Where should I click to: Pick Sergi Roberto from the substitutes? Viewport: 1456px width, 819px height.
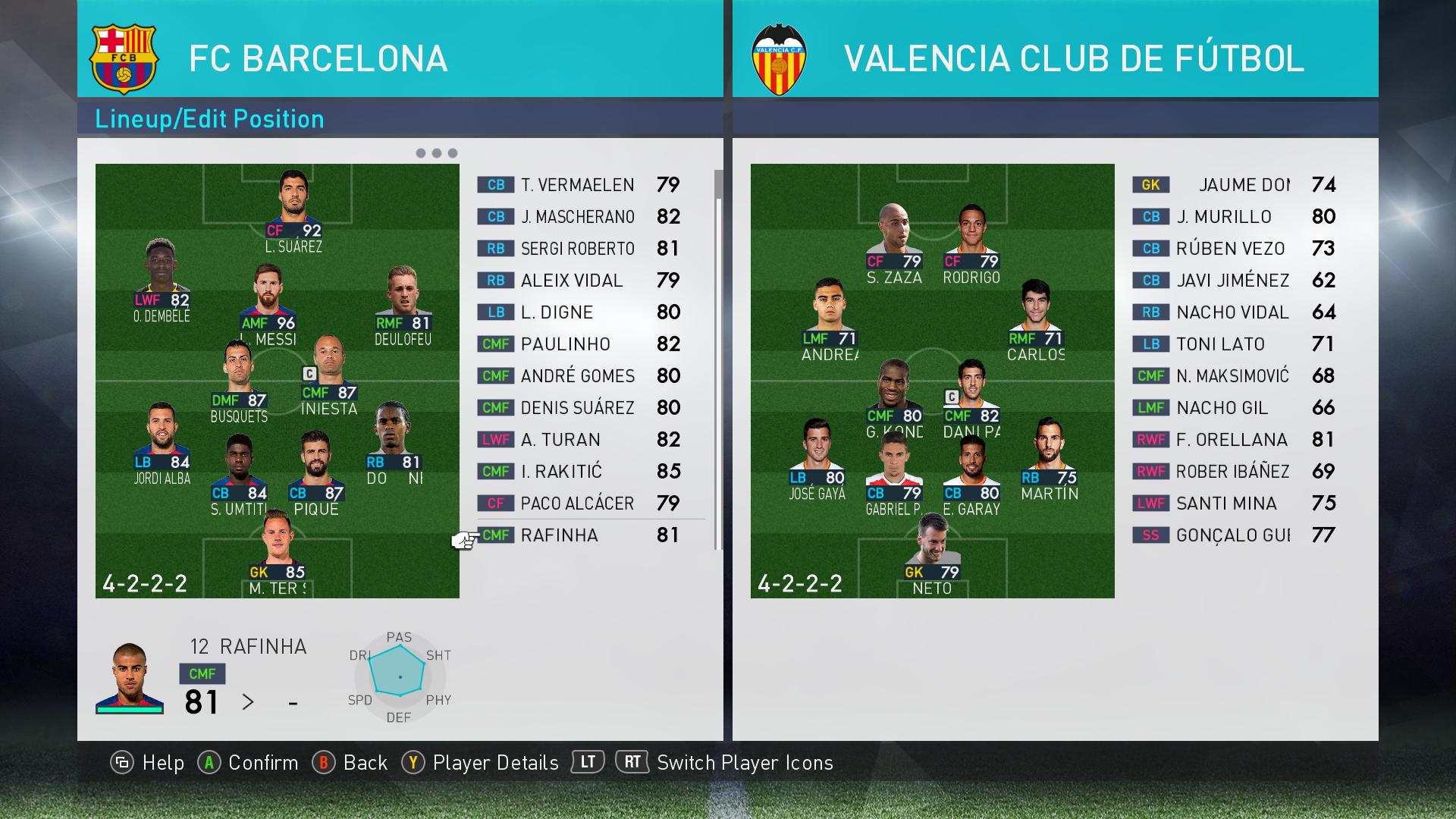coord(577,249)
